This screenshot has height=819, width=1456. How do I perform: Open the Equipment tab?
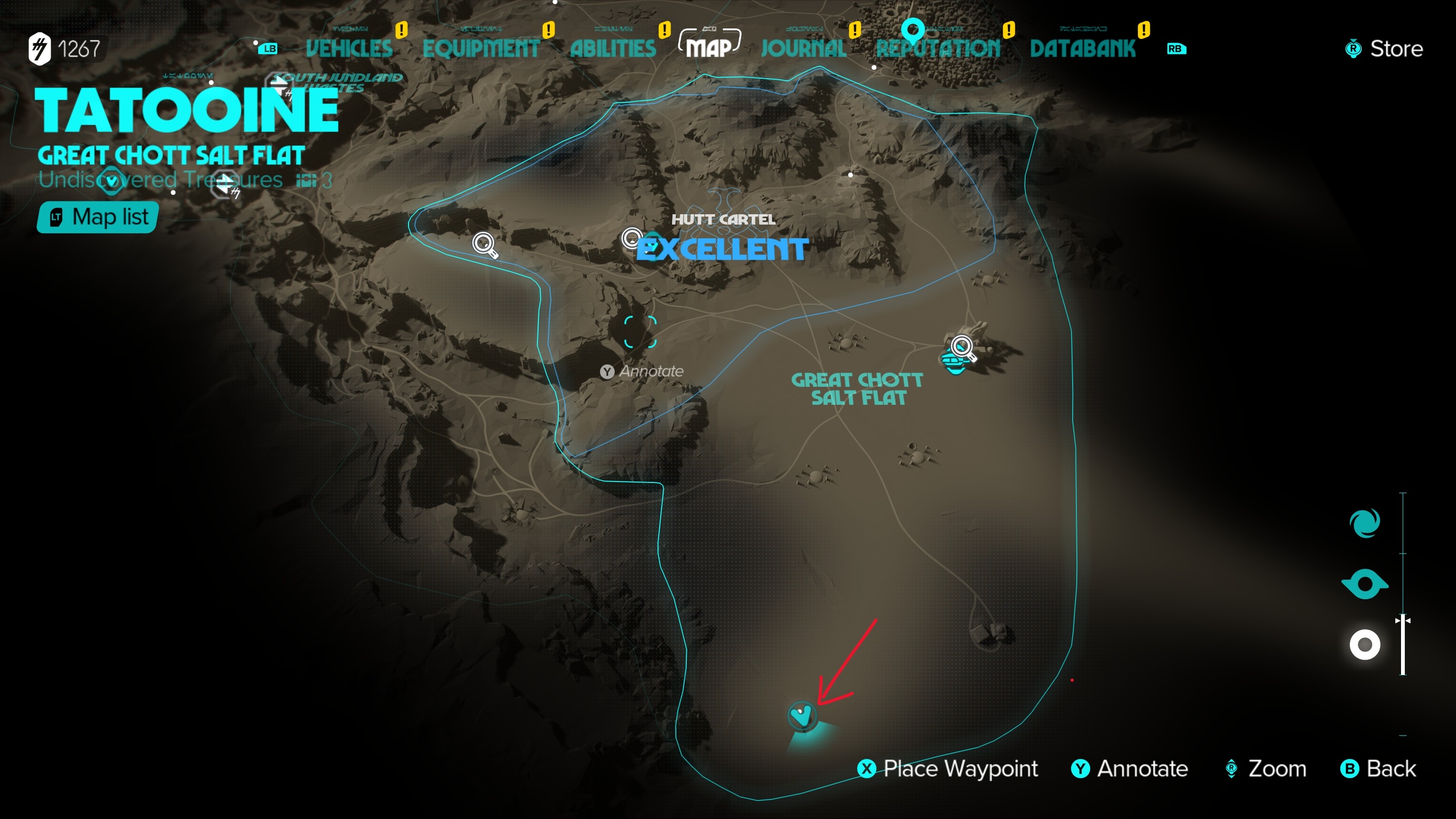(481, 49)
